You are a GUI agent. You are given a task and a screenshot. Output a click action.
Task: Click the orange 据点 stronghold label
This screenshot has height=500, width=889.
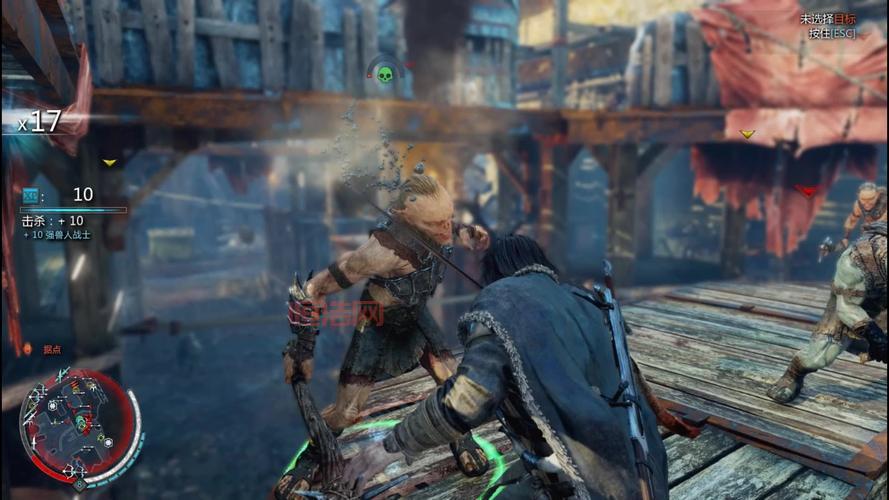[52, 349]
